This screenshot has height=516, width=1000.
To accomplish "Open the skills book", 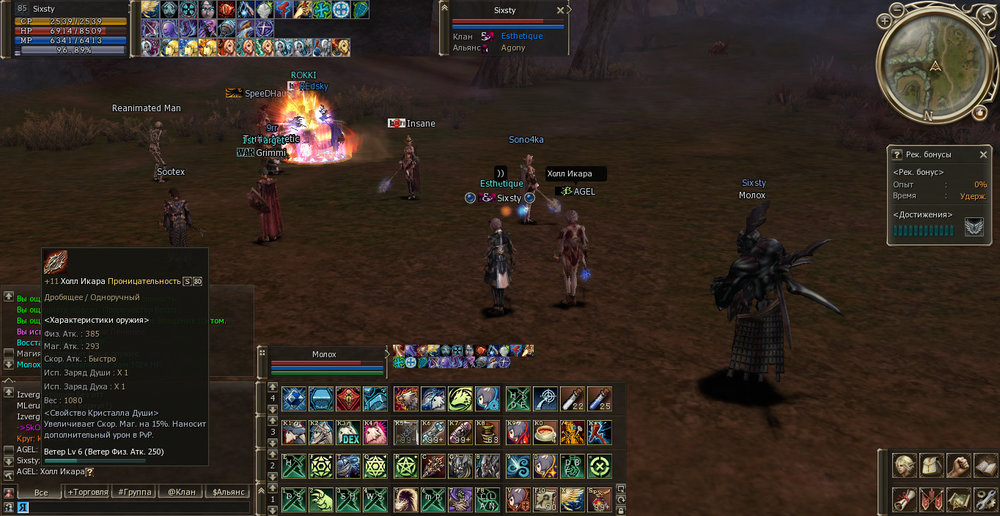I will pos(985,467).
